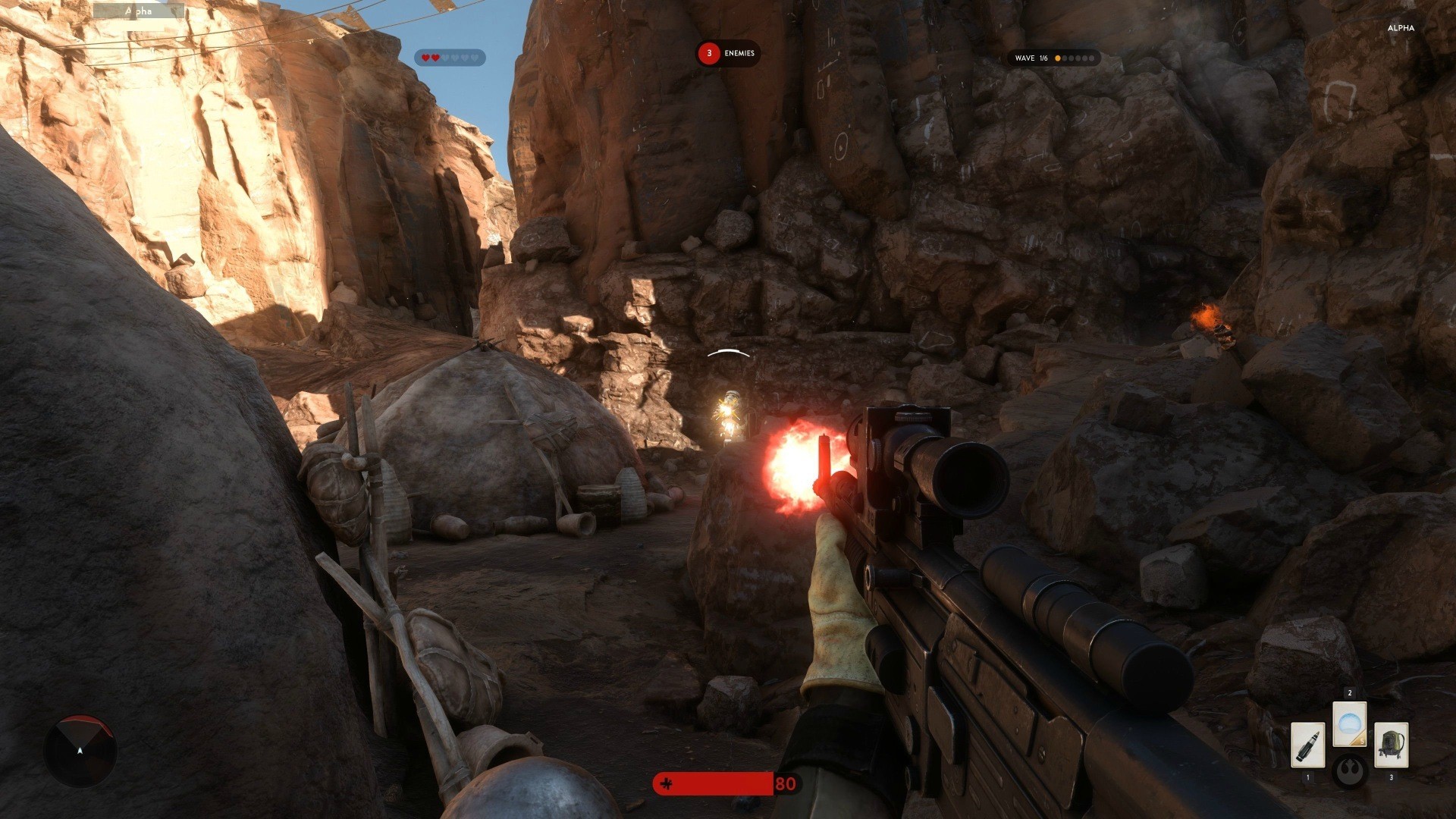Select Star Card in slot 1
1456x819 pixels.
click(x=1308, y=745)
